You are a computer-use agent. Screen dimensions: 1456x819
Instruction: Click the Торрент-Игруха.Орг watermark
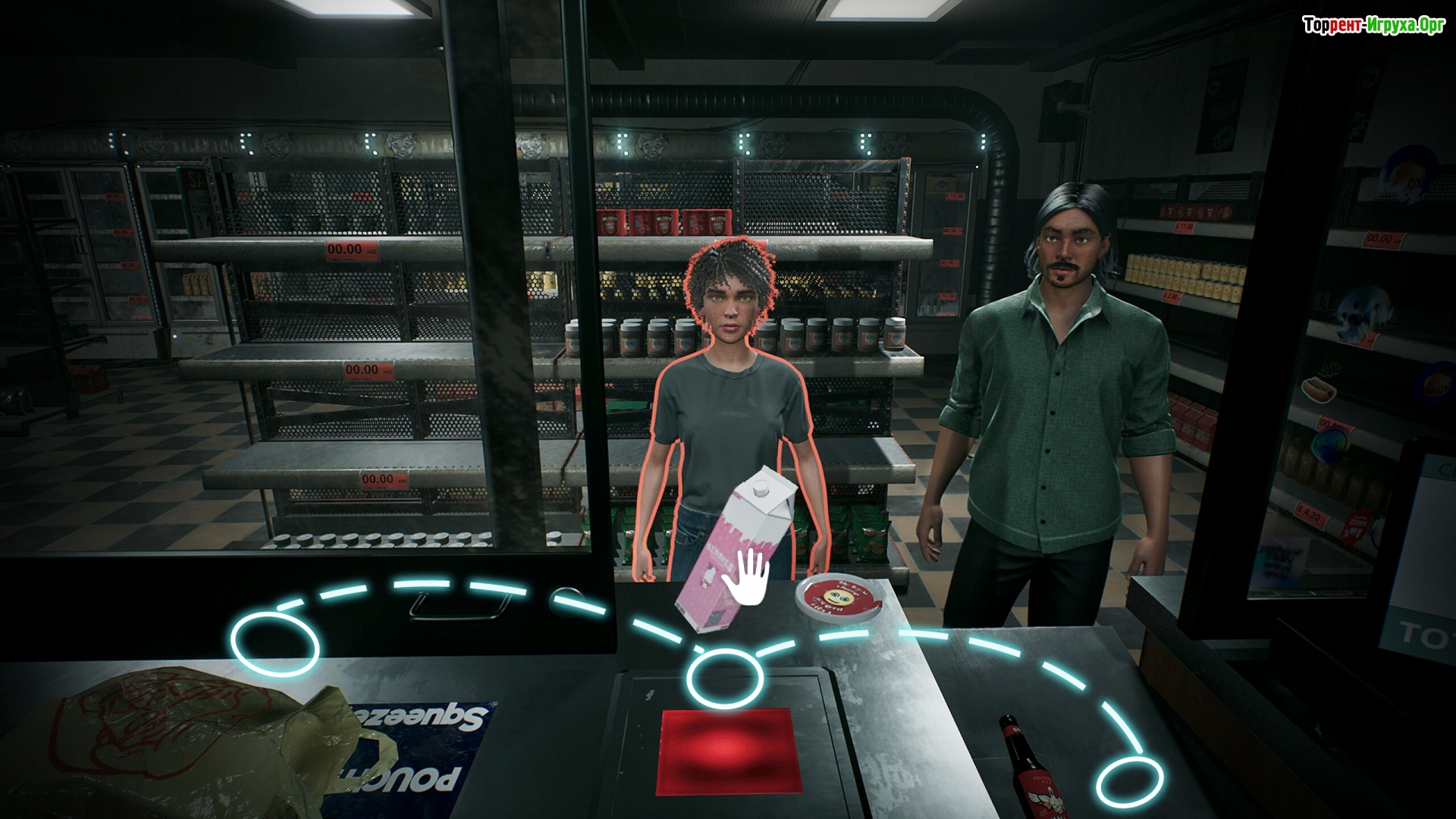(1373, 26)
